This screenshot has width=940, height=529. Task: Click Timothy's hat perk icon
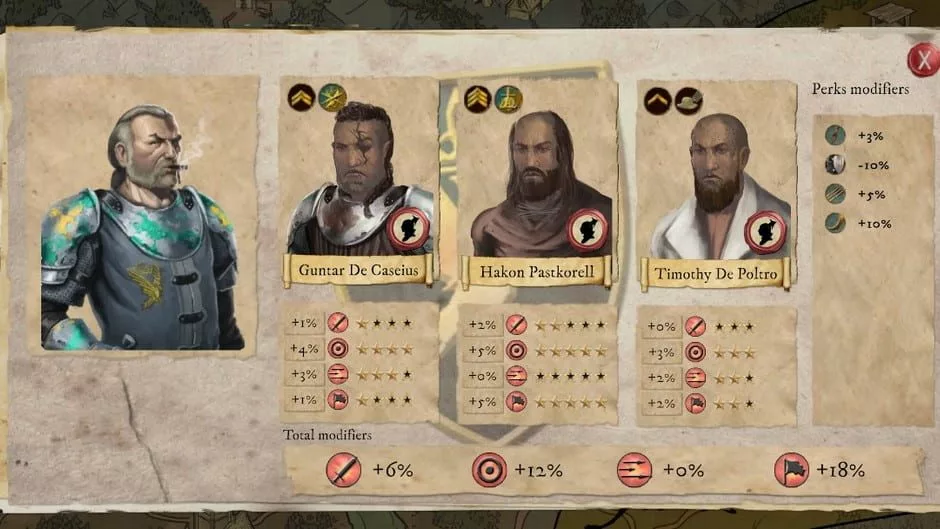click(689, 100)
